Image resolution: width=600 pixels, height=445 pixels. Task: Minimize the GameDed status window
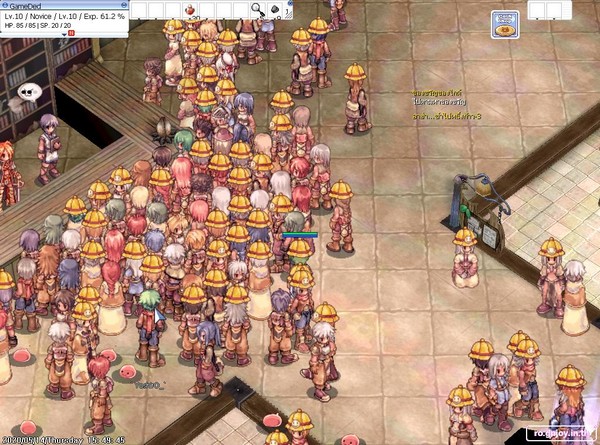[x=122, y=5]
